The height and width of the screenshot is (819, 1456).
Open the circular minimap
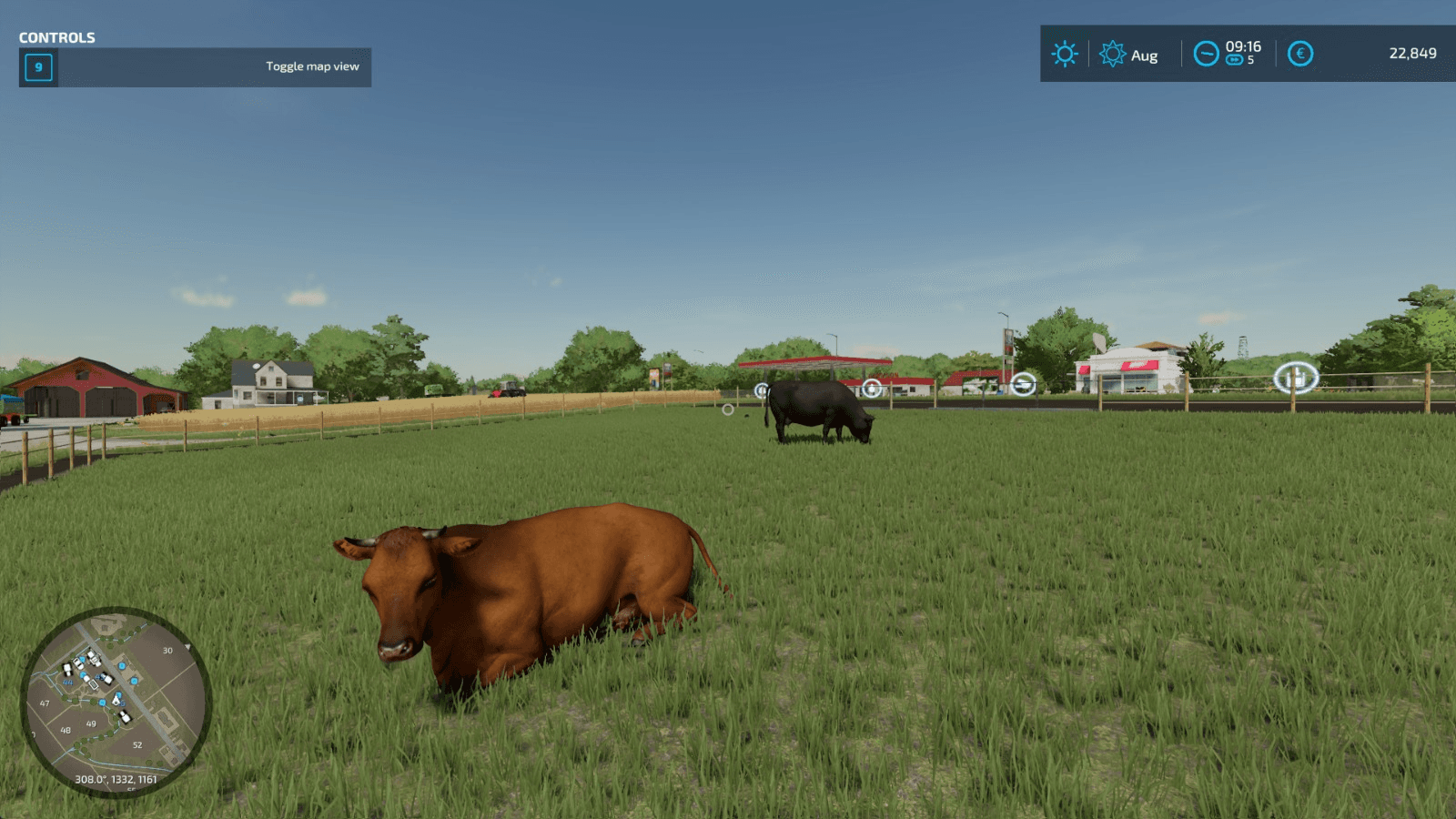pyautogui.click(x=116, y=702)
